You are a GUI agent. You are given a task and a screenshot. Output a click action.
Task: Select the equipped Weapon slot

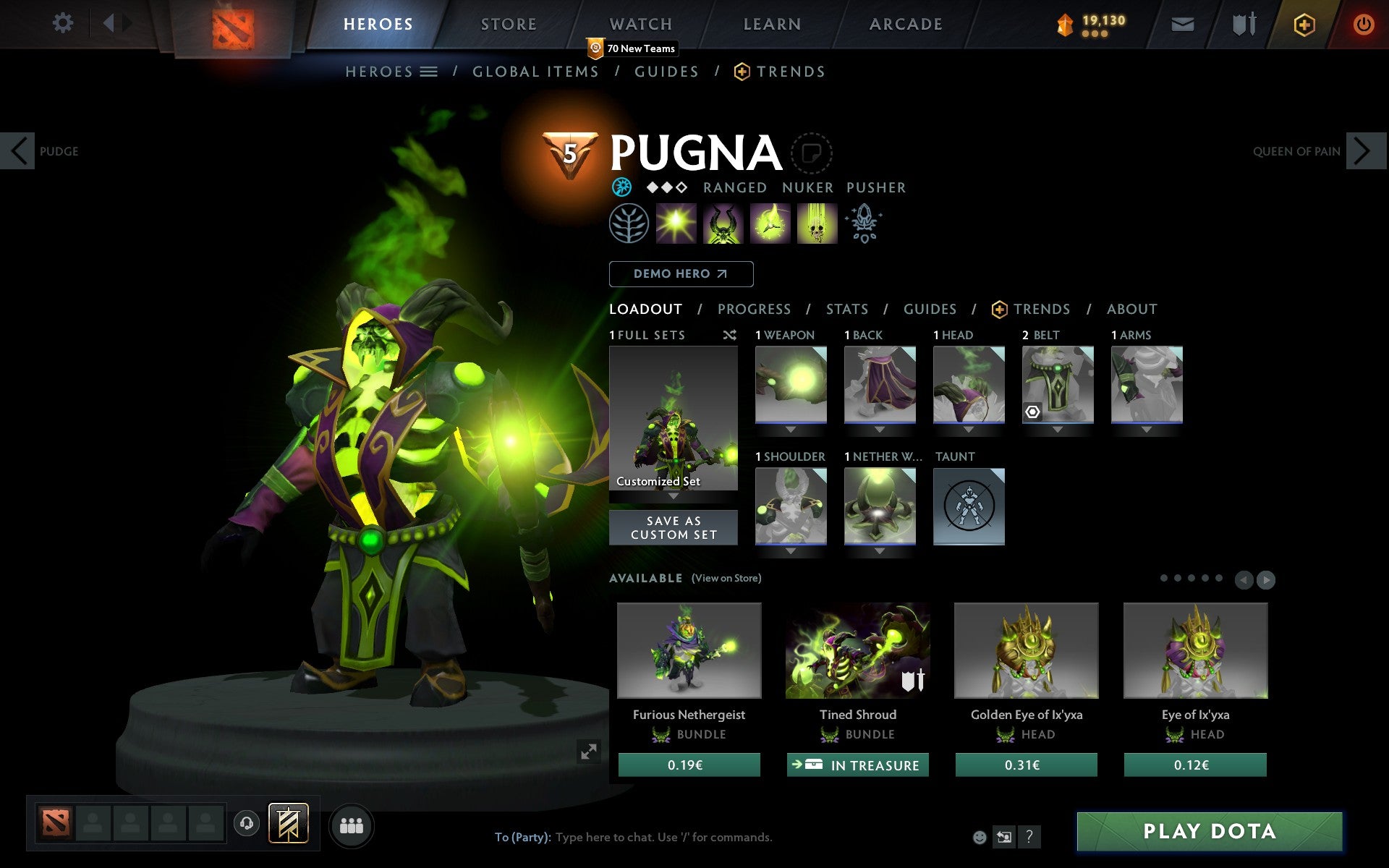[x=791, y=384]
